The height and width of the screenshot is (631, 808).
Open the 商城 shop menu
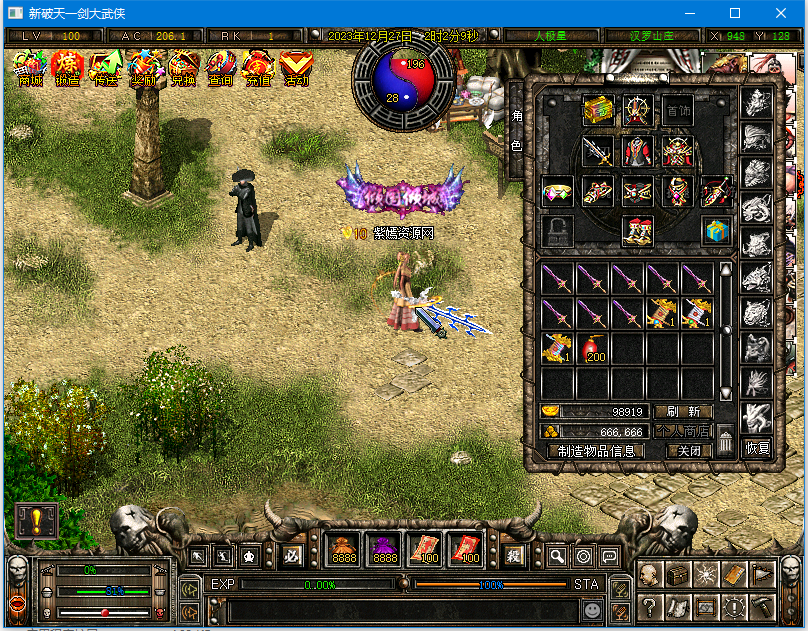30,68
